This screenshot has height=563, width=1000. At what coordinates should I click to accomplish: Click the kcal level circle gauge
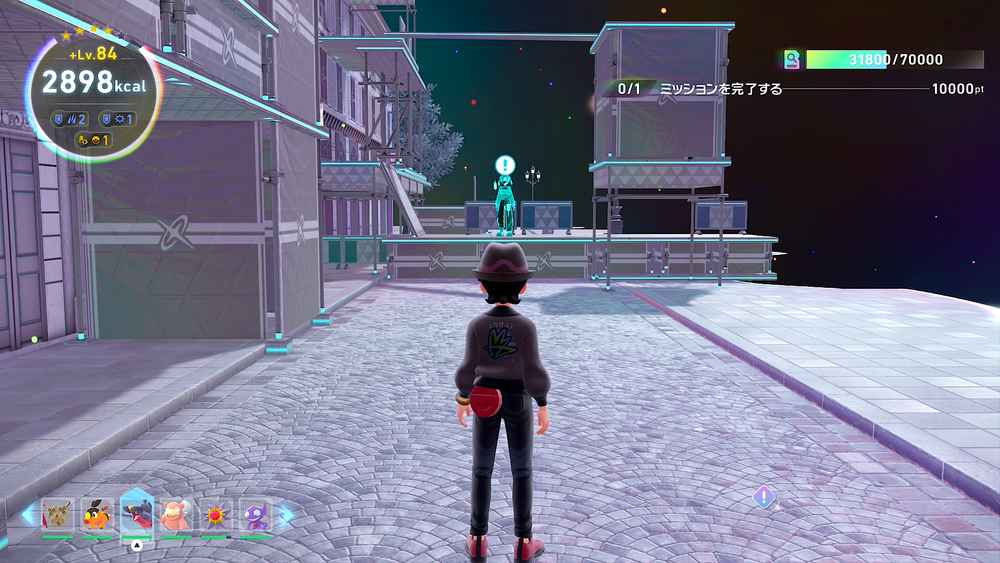click(x=93, y=90)
